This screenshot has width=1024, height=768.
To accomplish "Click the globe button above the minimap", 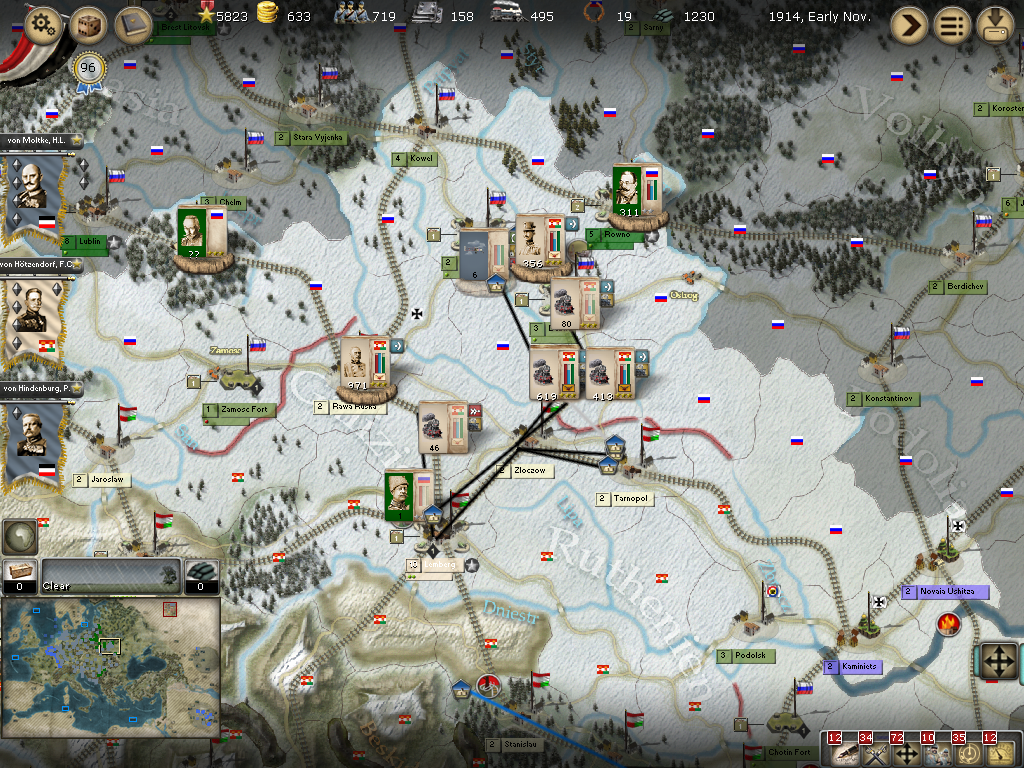I will 19,538.
